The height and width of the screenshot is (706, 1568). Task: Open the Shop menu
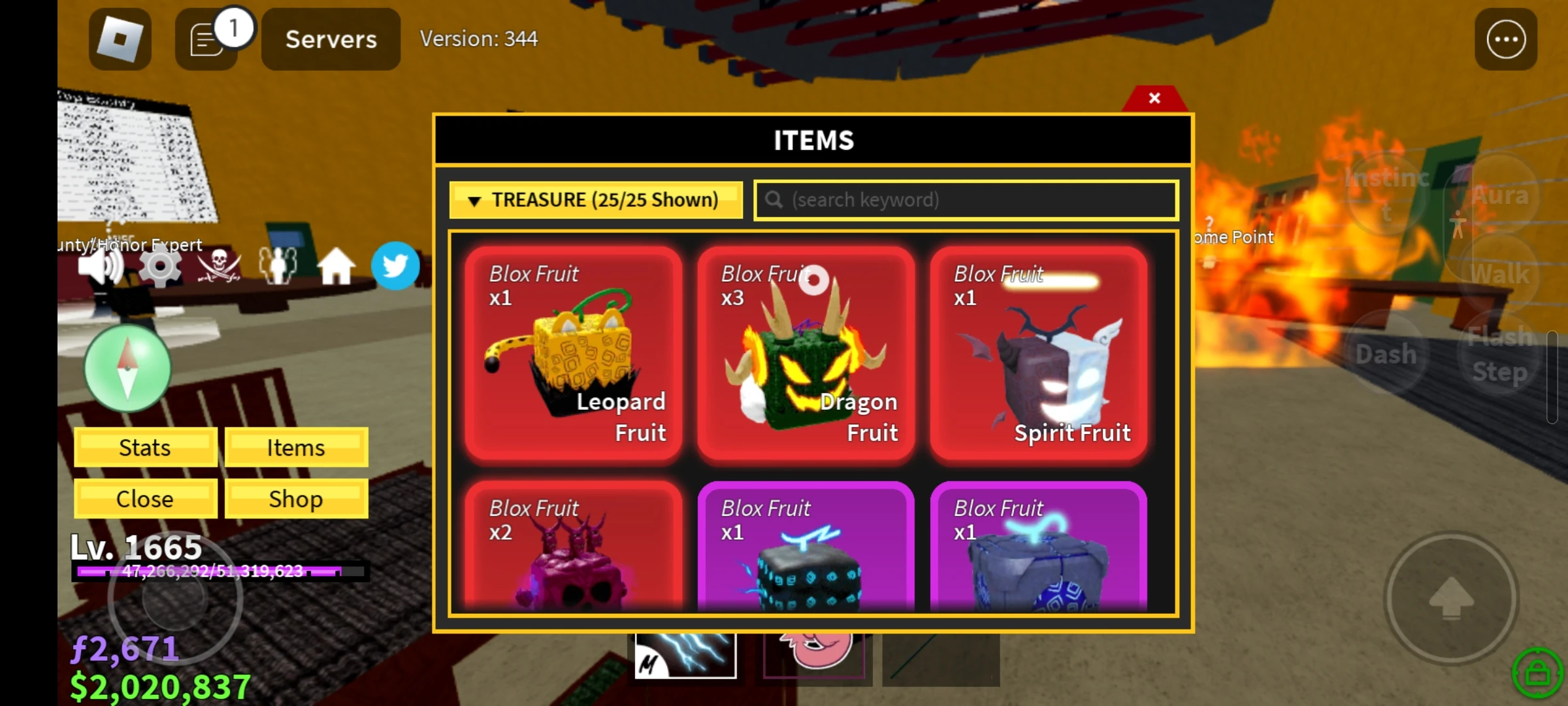[295, 499]
